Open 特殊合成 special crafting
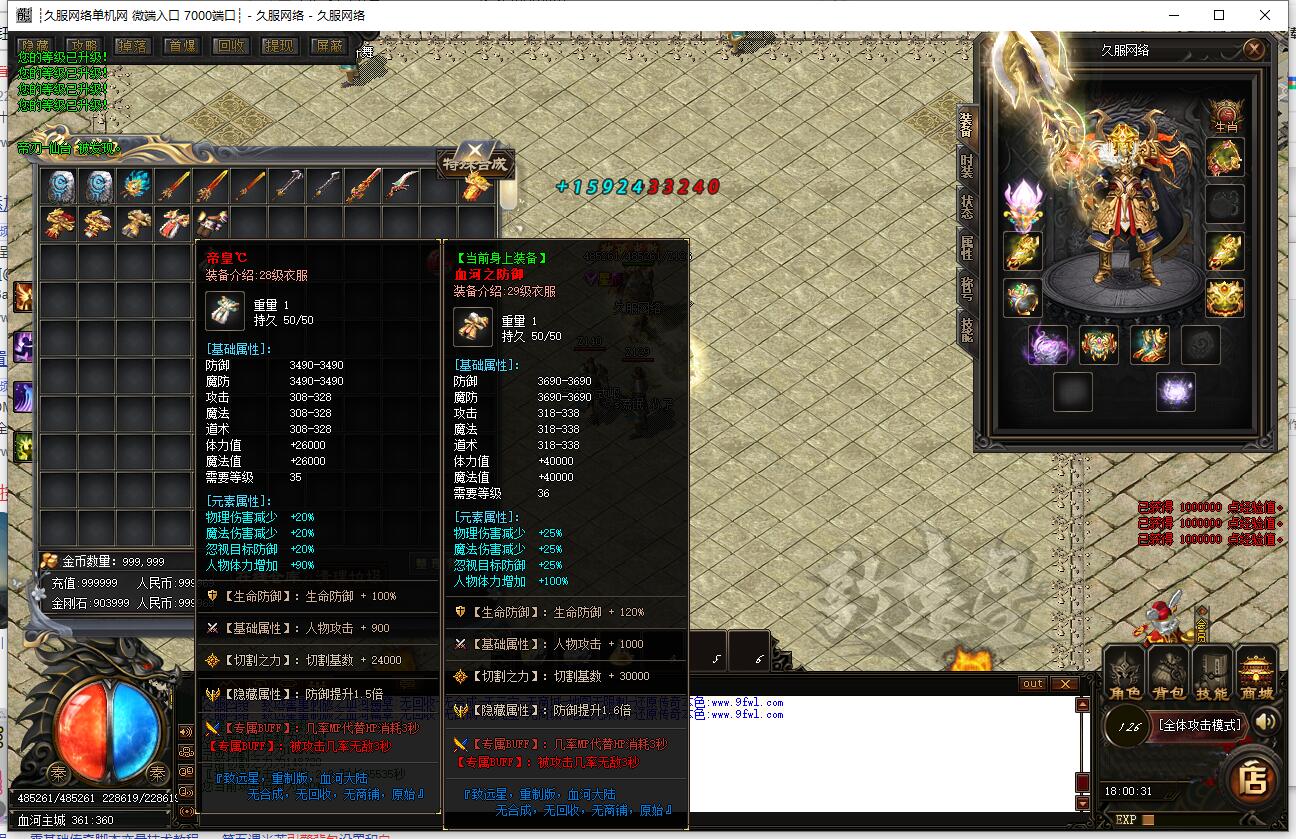 (x=476, y=162)
